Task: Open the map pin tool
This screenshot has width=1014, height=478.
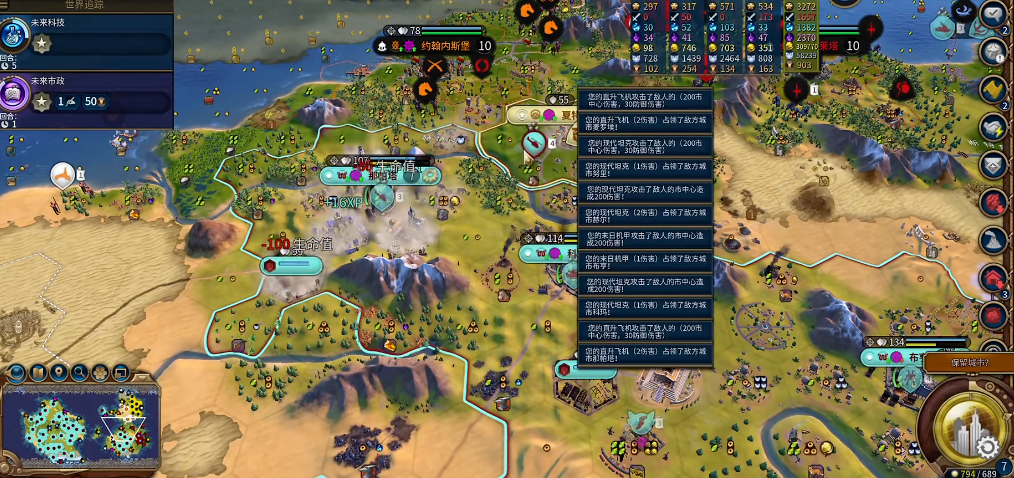Action: (x=58, y=373)
